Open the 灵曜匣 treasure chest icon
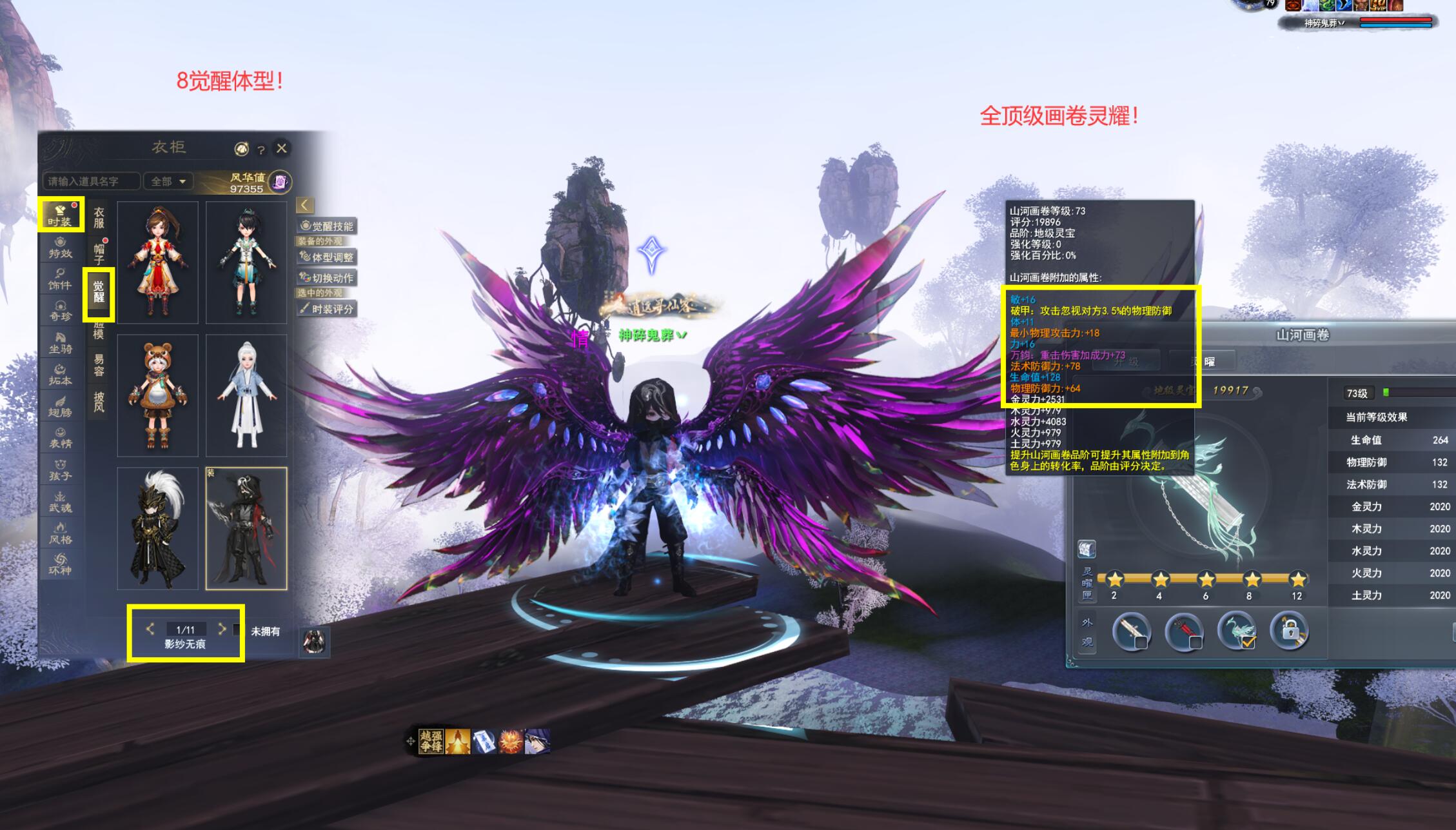This screenshot has width=1456, height=830. pos(1087,549)
